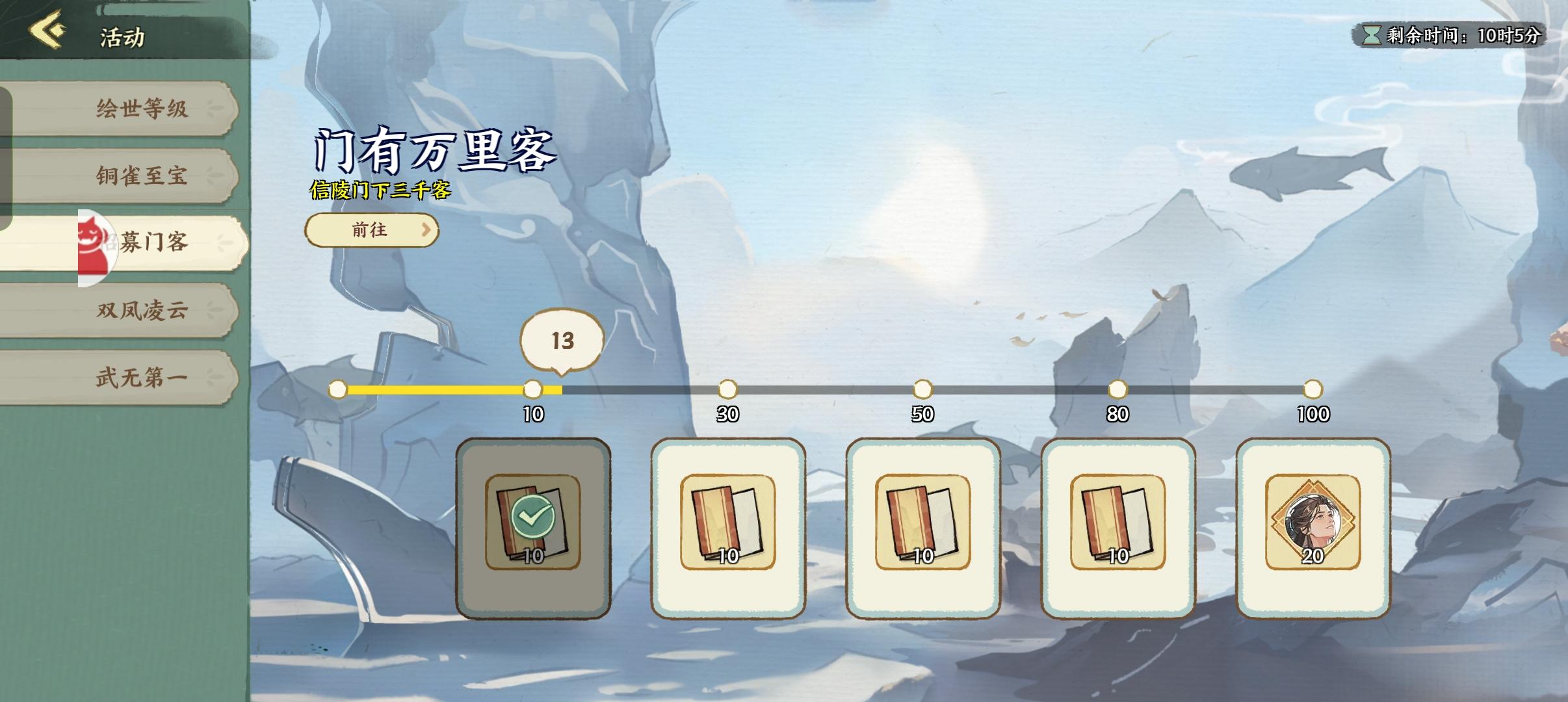This screenshot has width=1568, height=702.
Task: Switch to the 双凤凌云 tab
Action: [142, 310]
